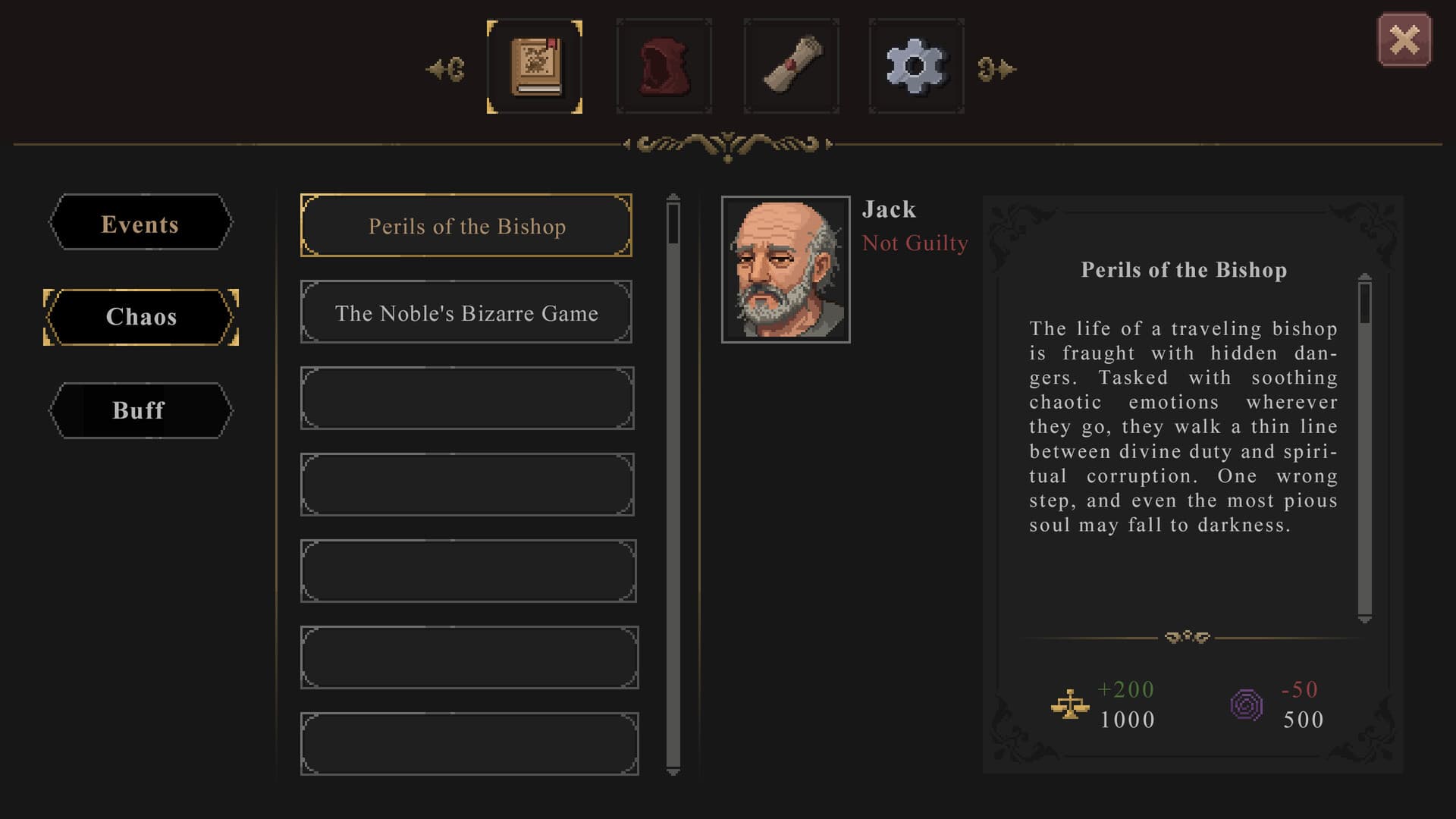The image size is (1456, 819).
Task: Select Jack's portrait thumbnail
Action: tap(786, 268)
